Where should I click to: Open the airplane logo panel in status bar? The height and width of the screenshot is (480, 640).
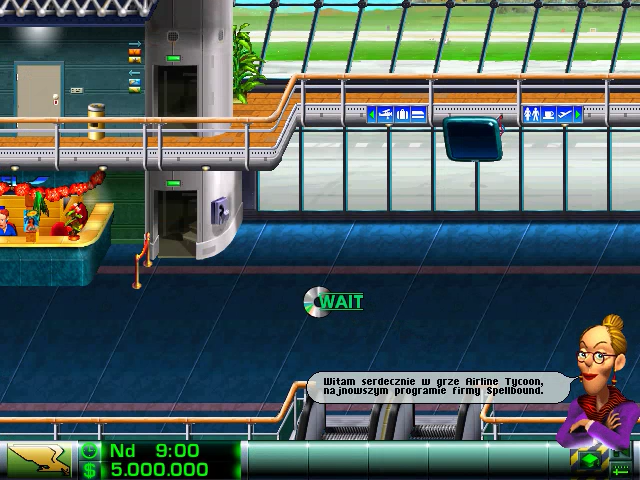click(x=39, y=460)
